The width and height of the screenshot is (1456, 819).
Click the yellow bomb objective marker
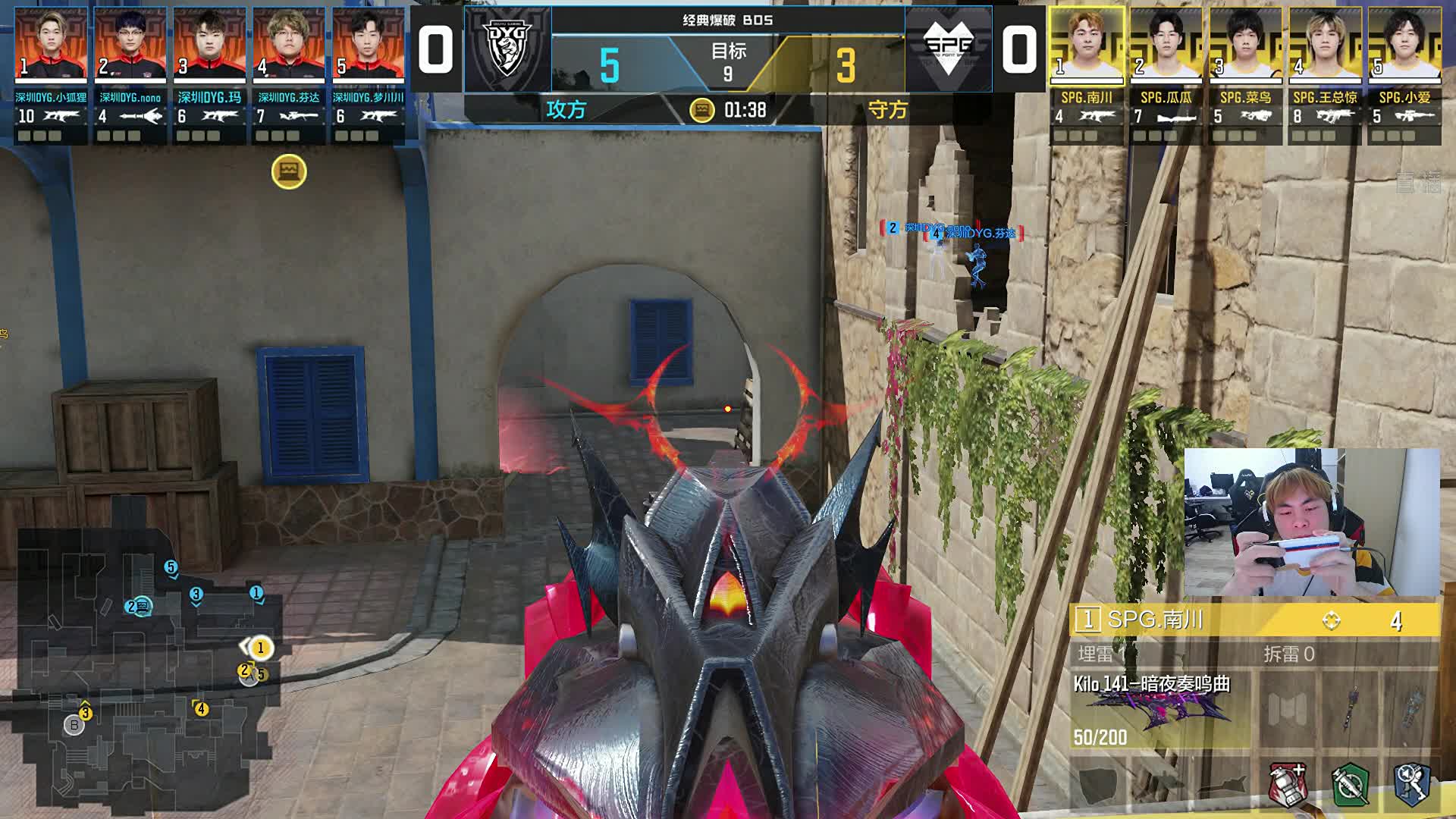[289, 172]
